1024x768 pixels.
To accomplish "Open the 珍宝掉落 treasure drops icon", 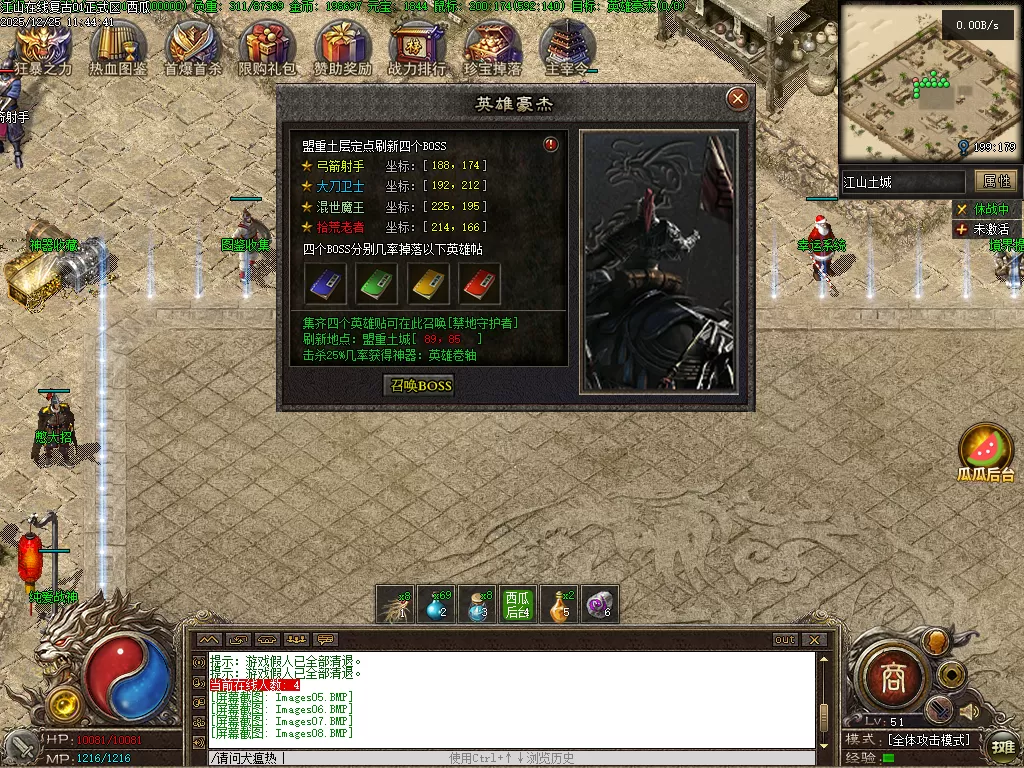I will coord(492,46).
